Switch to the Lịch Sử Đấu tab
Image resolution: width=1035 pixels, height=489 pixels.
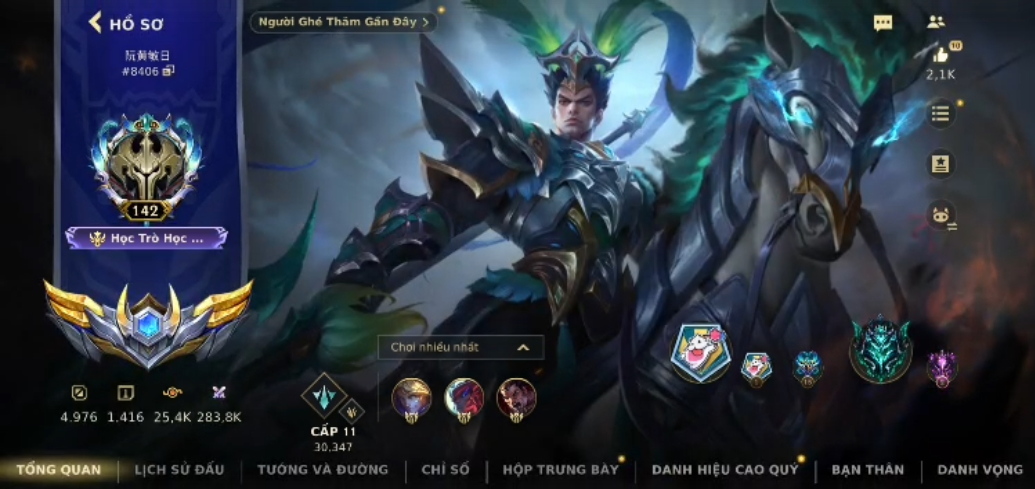click(x=179, y=469)
